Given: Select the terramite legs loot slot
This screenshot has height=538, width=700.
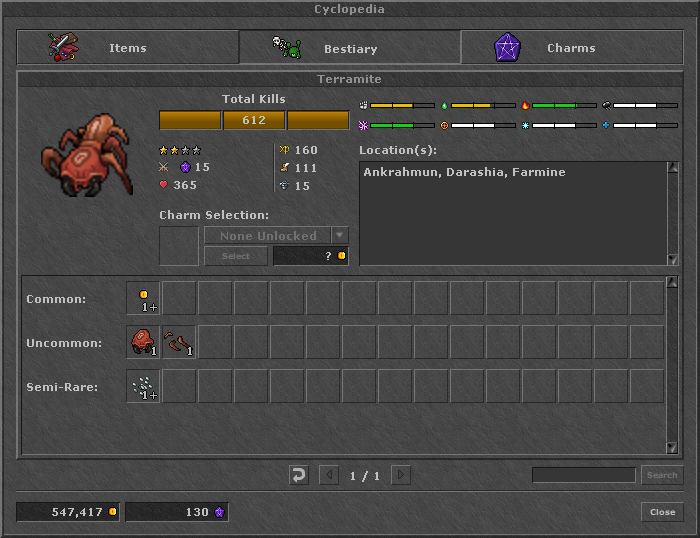Looking at the screenshot, I should 179,342.
